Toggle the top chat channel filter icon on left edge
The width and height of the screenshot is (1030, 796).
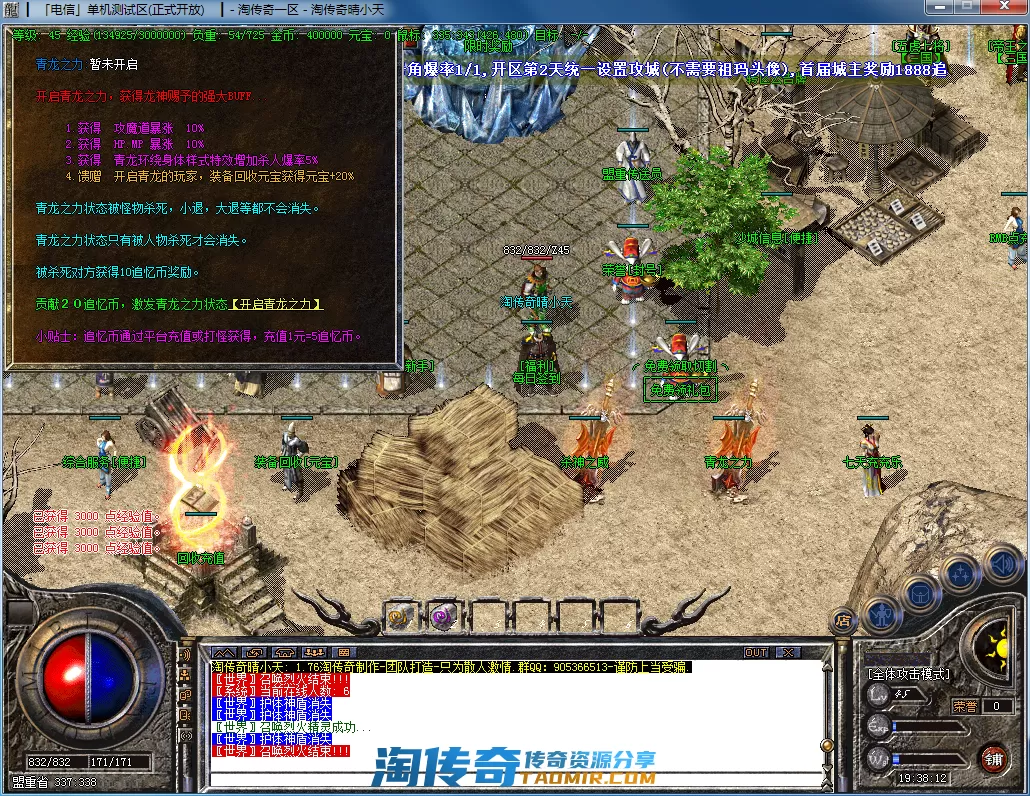click(x=185, y=656)
